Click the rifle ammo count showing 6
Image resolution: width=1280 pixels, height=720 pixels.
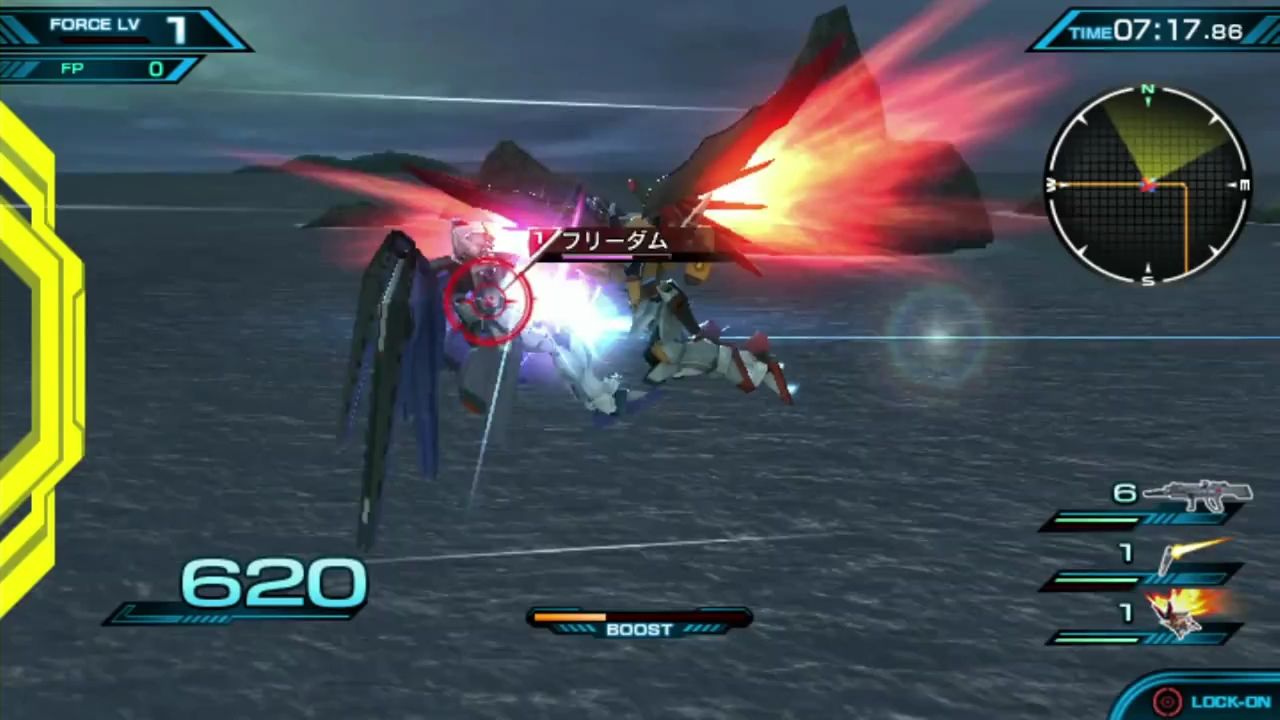pyautogui.click(x=1125, y=492)
